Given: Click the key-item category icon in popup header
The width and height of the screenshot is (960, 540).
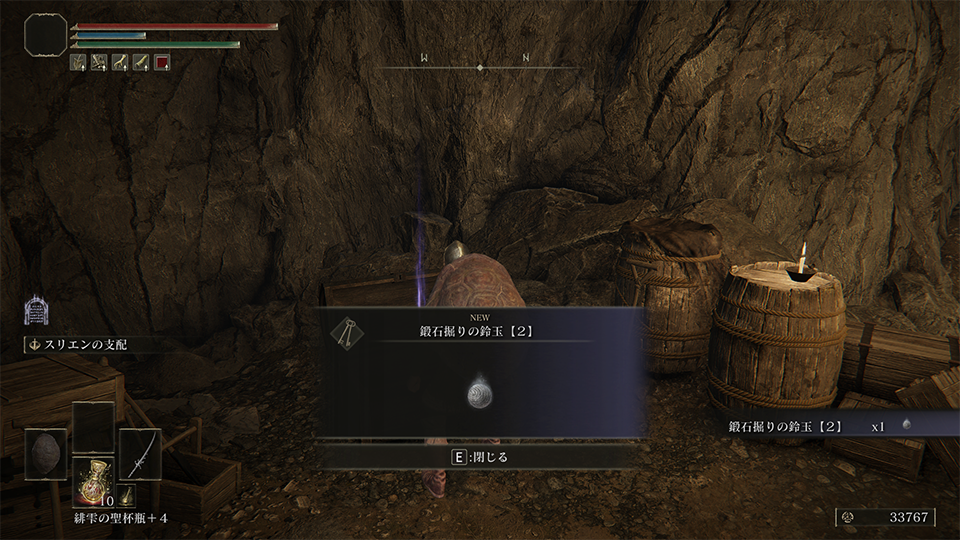Looking at the screenshot, I should (347, 332).
